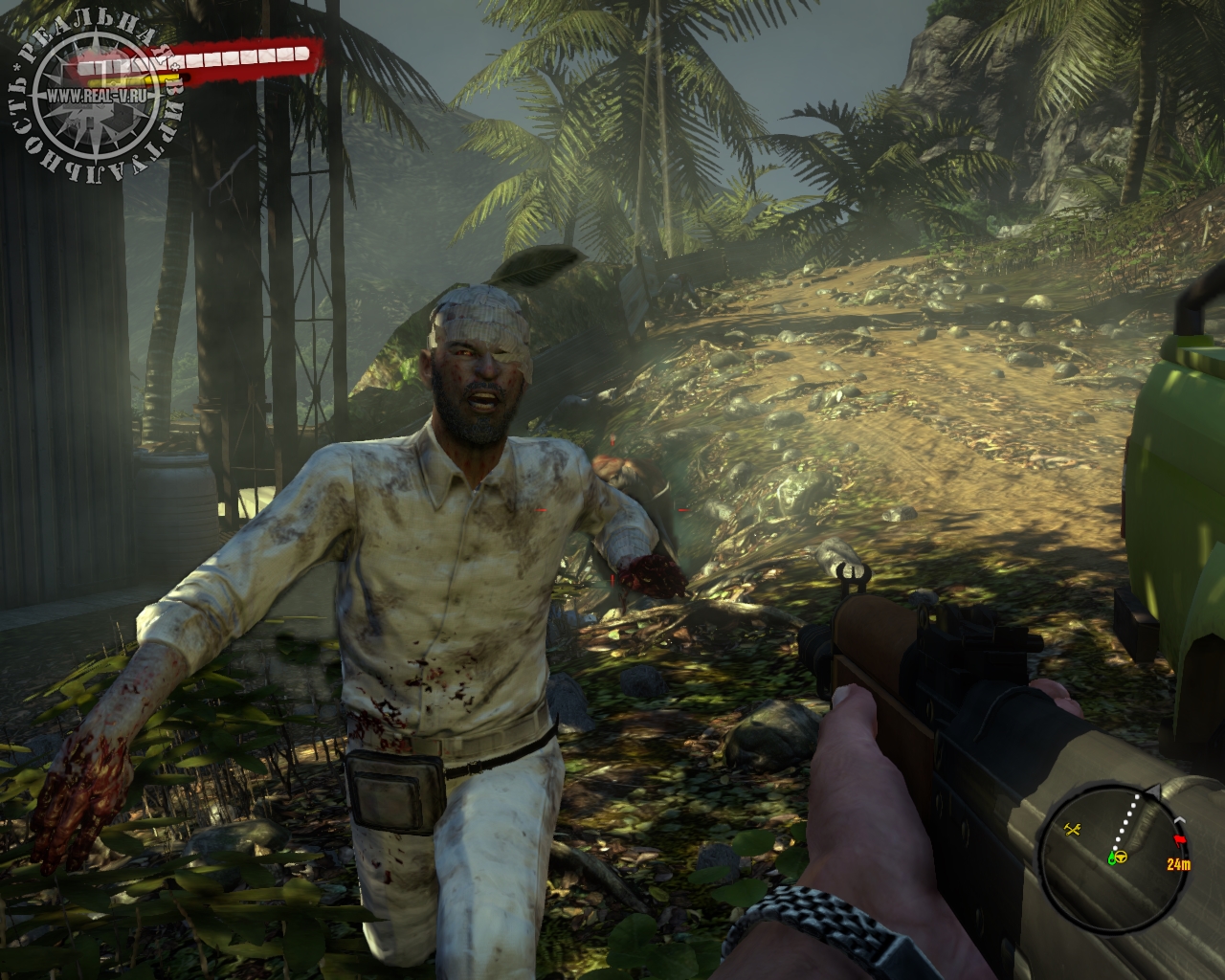Select the red flag objective marker

point(1178,839)
